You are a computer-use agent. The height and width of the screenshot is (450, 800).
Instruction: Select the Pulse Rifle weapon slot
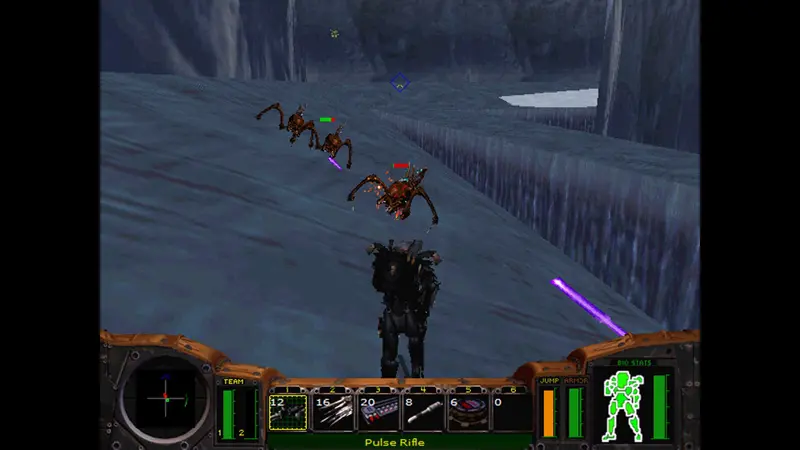[x=288, y=411]
